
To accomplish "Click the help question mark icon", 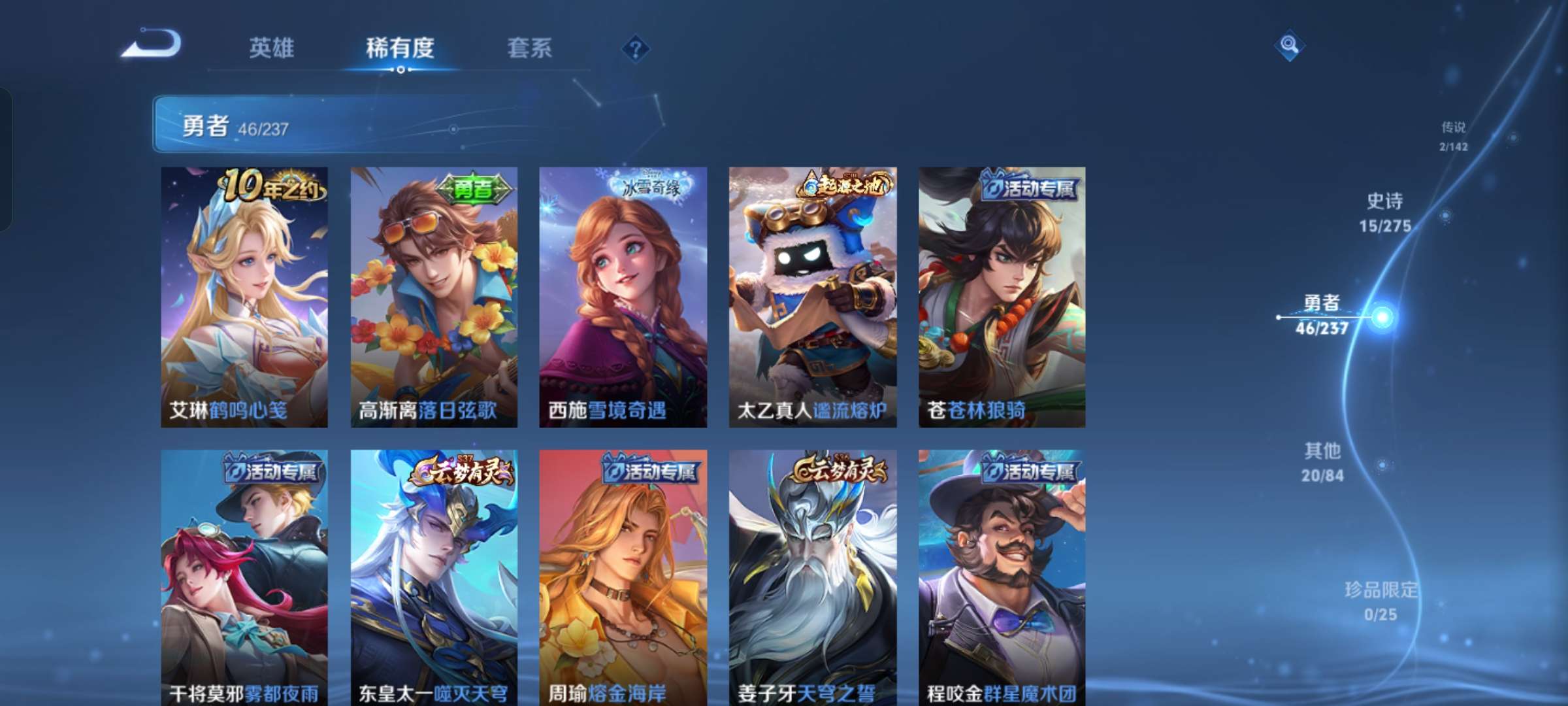I will [x=637, y=48].
